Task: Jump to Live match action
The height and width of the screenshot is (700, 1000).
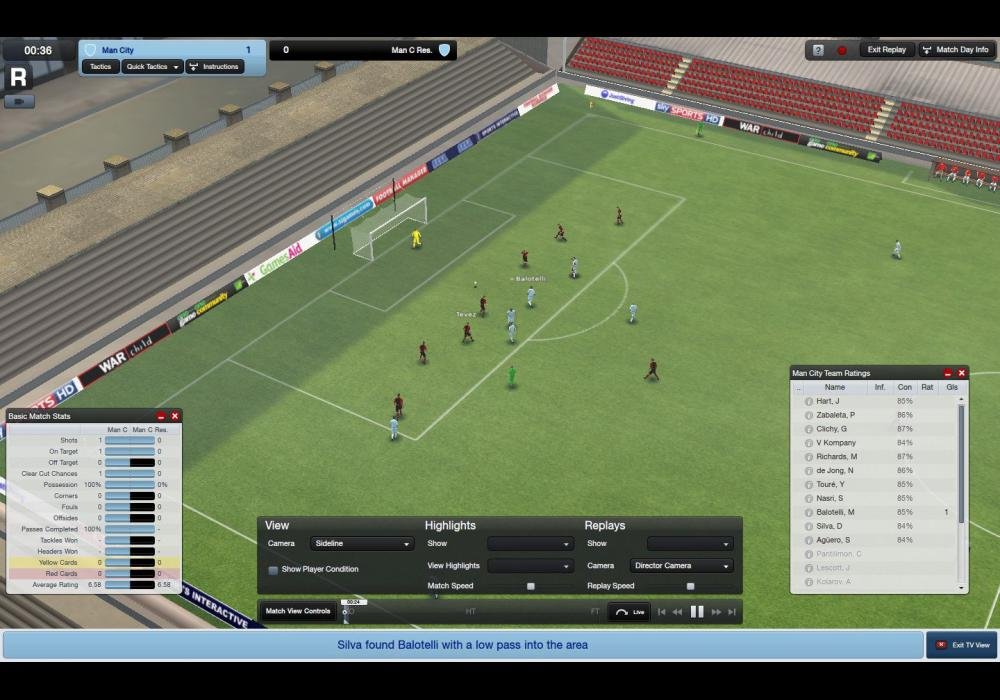Action: [x=630, y=612]
